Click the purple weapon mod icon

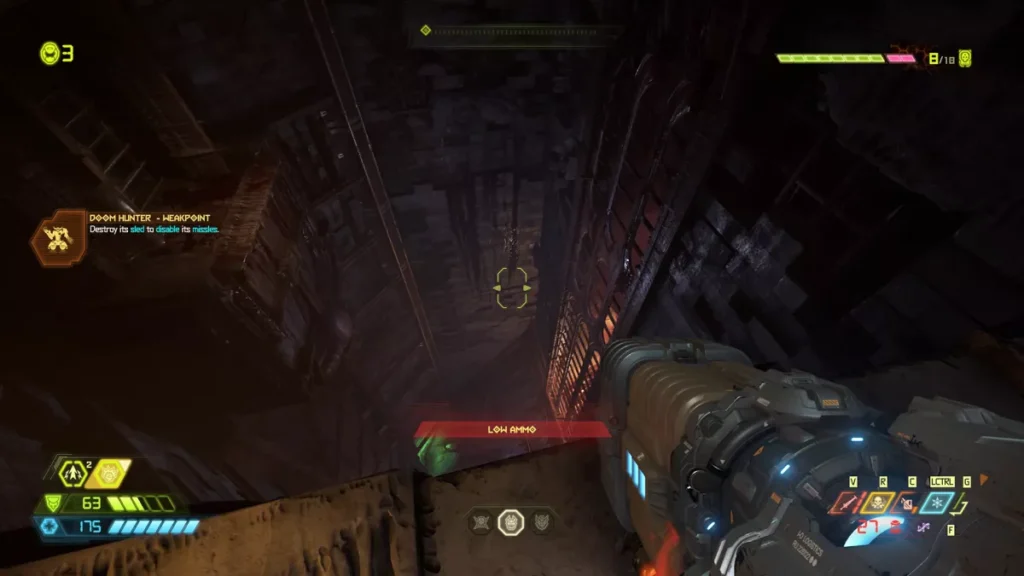click(x=923, y=527)
